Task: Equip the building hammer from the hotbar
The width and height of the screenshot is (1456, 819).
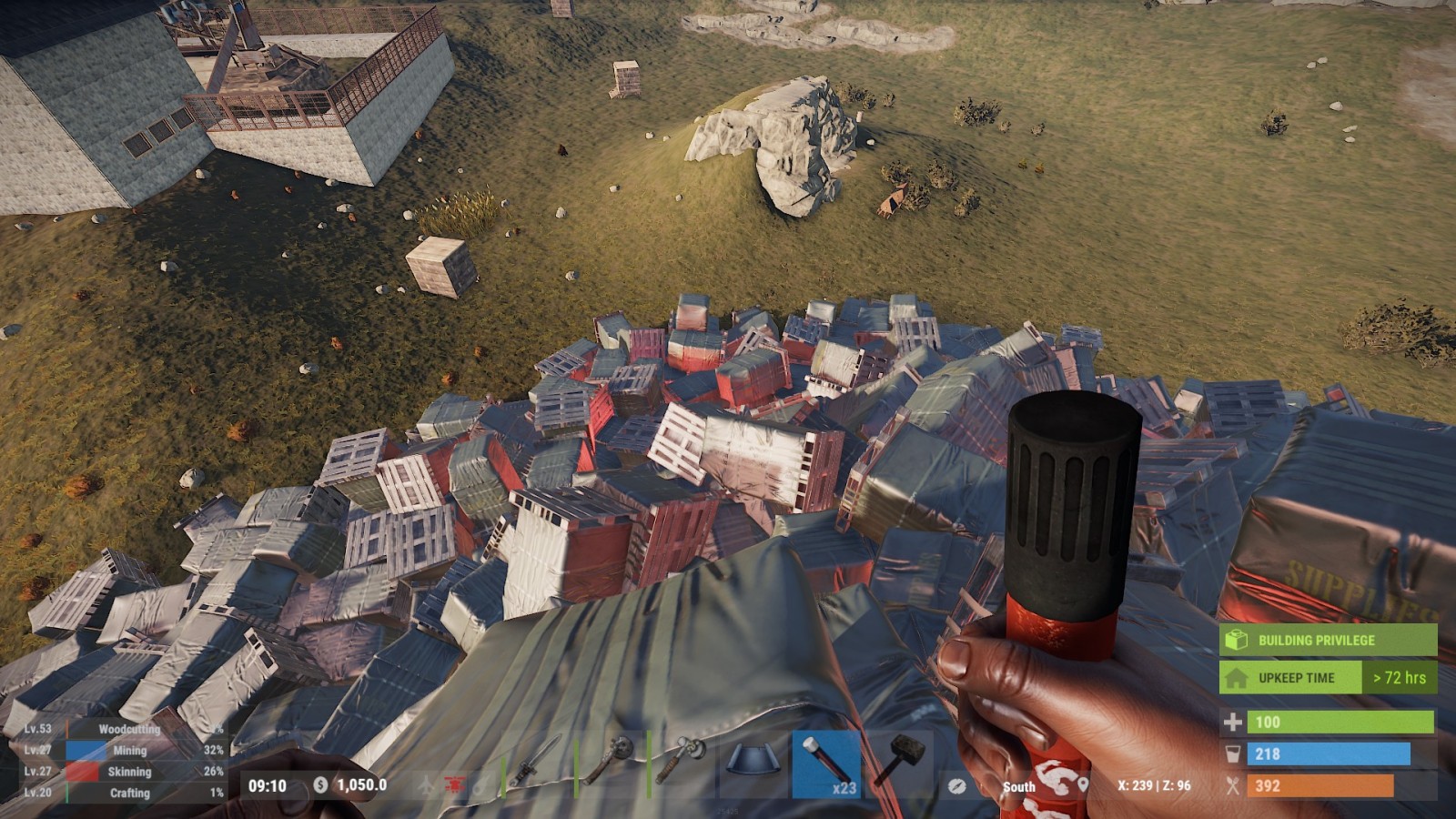Action: (x=898, y=763)
